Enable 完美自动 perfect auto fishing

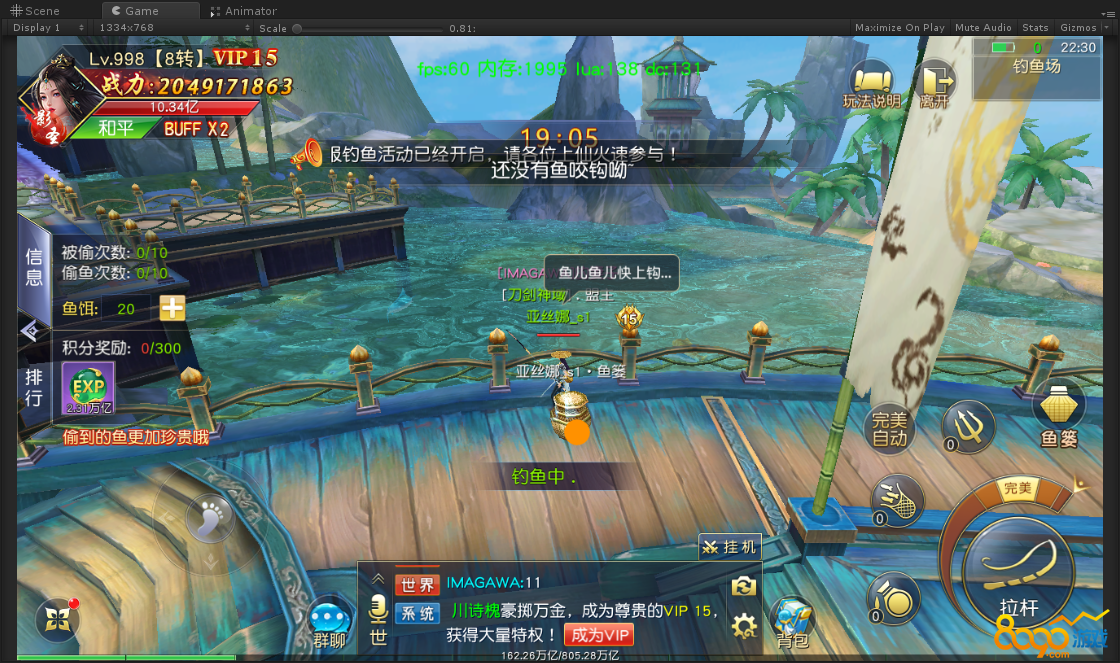click(889, 428)
